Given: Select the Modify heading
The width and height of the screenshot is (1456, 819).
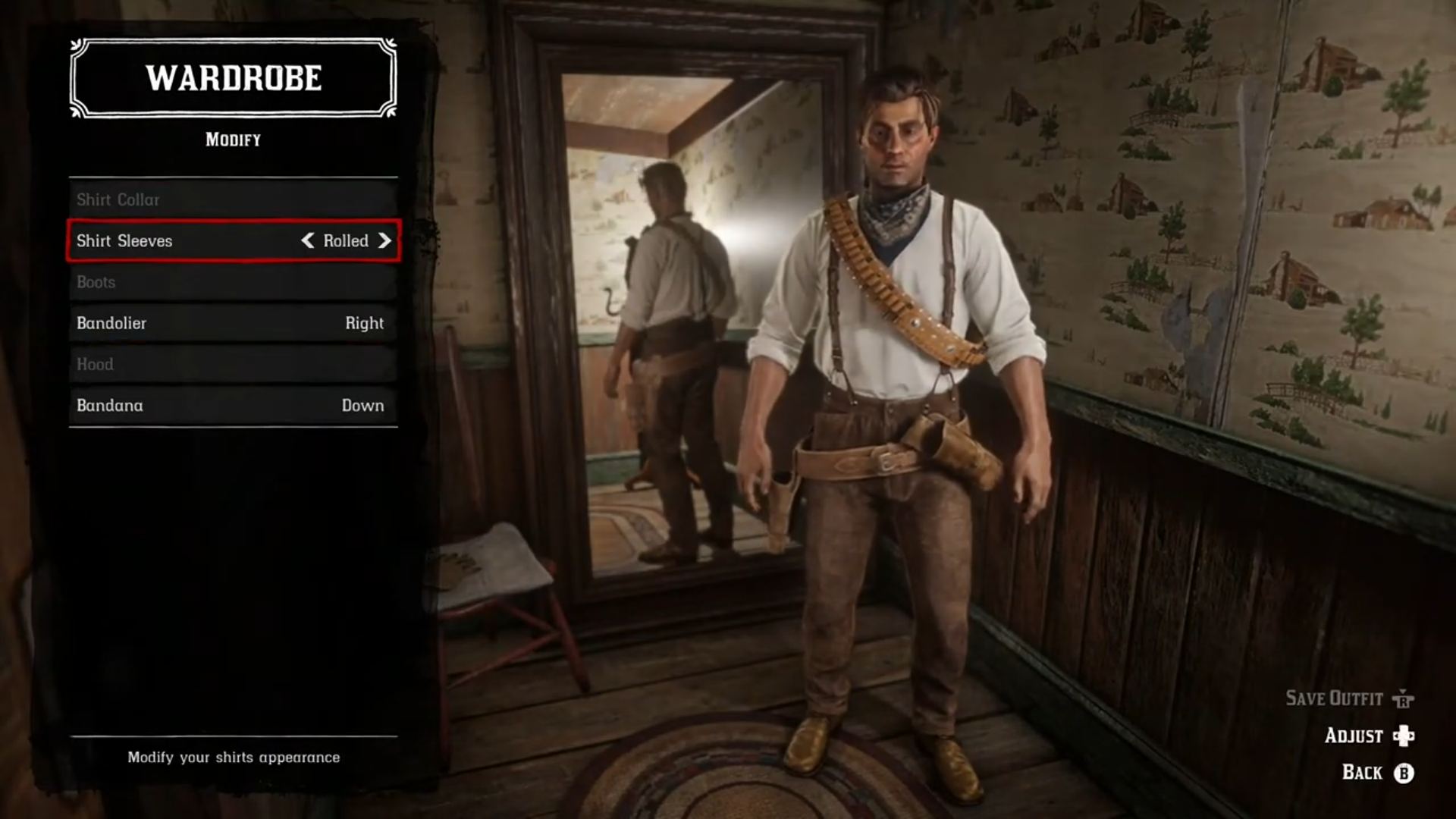Looking at the screenshot, I should (232, 139).
